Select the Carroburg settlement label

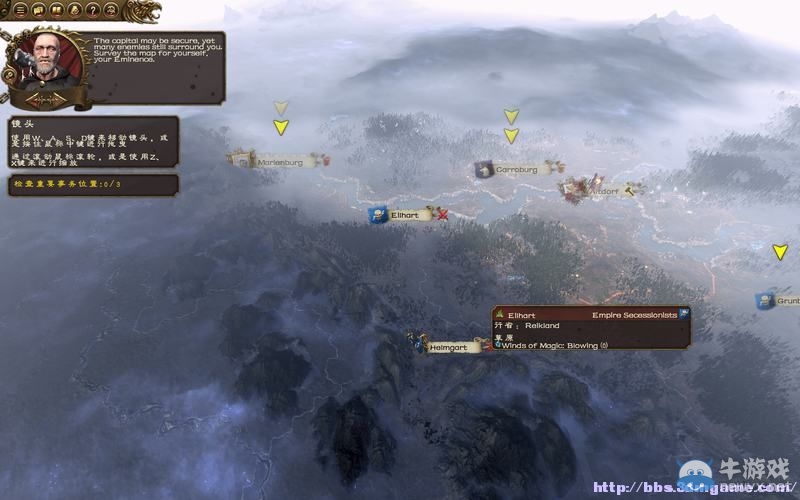point(515,170)
